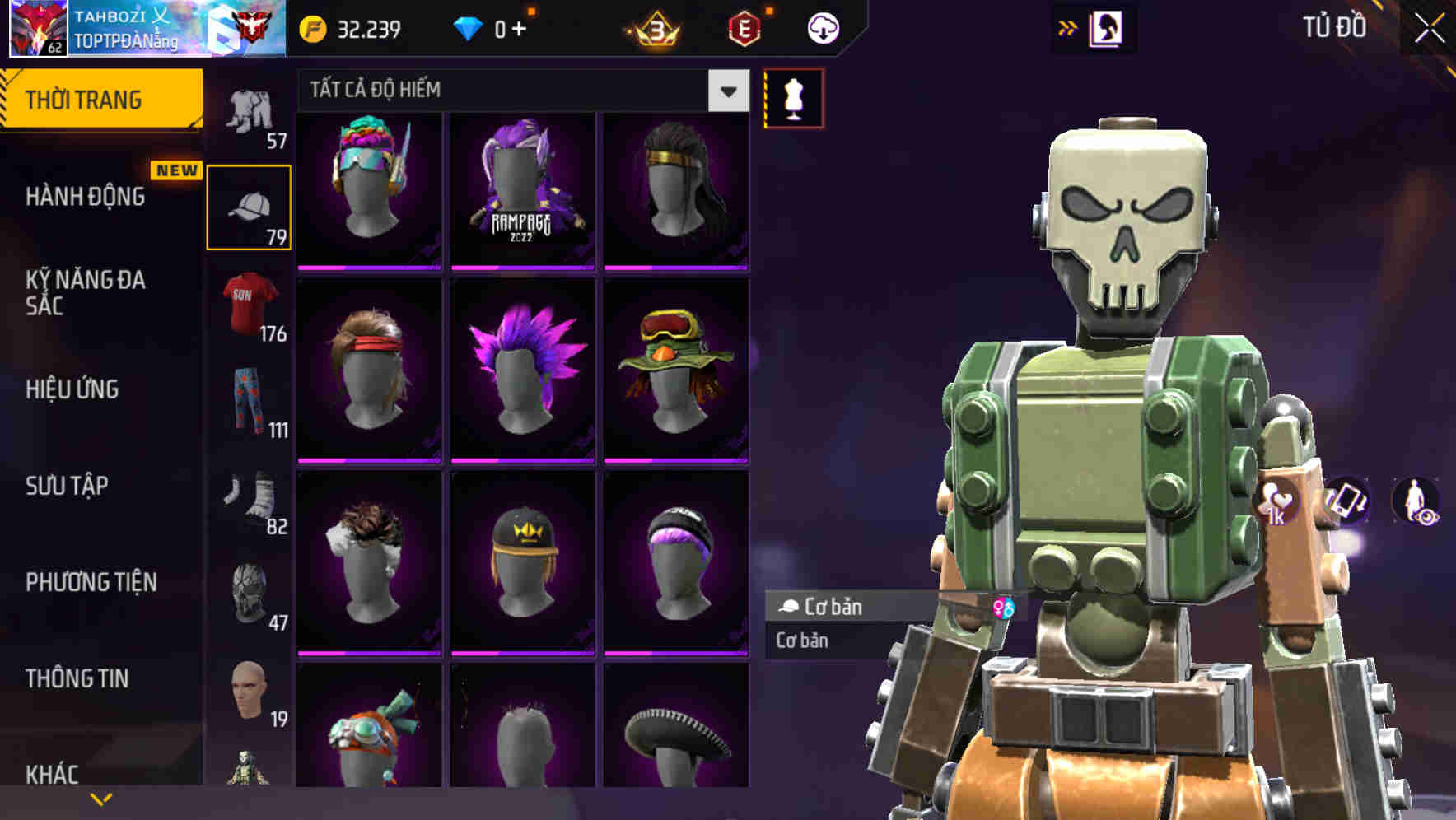Screen dimensions: 1456x820
Task: Select the cap category in wardrobe sidebar
Action: point(250,206)
